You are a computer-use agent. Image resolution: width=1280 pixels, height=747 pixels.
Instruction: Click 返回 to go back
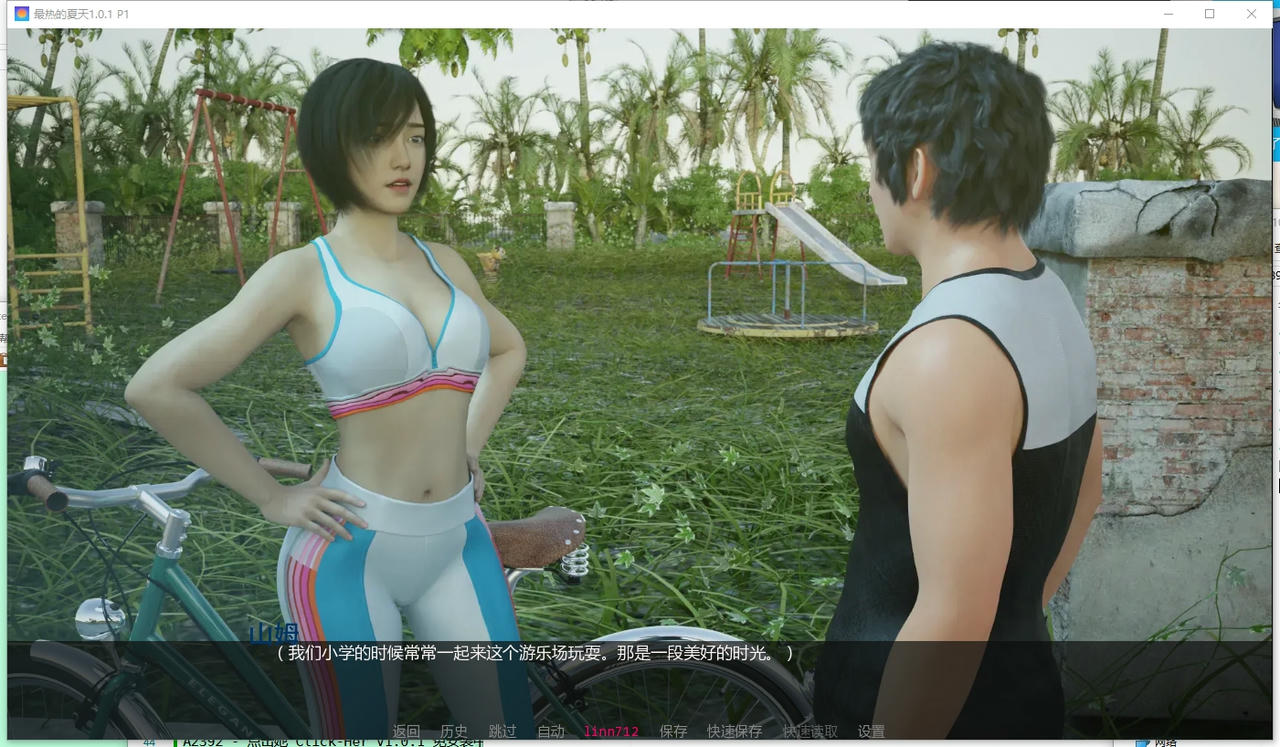coord(407,731)
